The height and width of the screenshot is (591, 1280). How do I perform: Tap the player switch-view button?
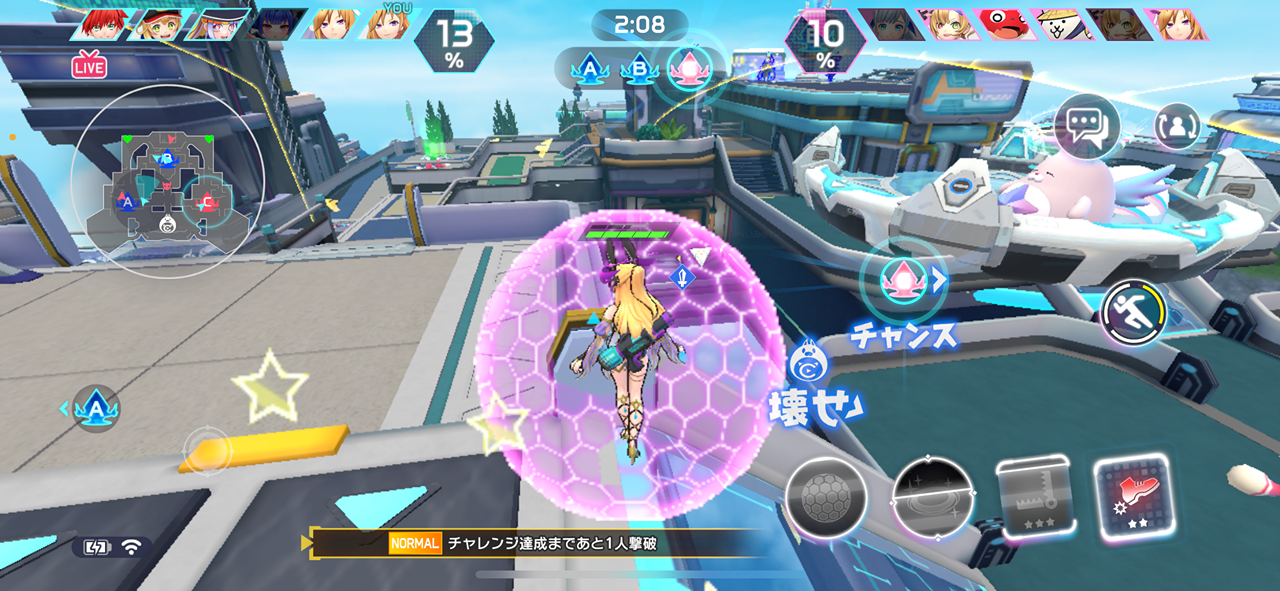(x=1178, y=126)
